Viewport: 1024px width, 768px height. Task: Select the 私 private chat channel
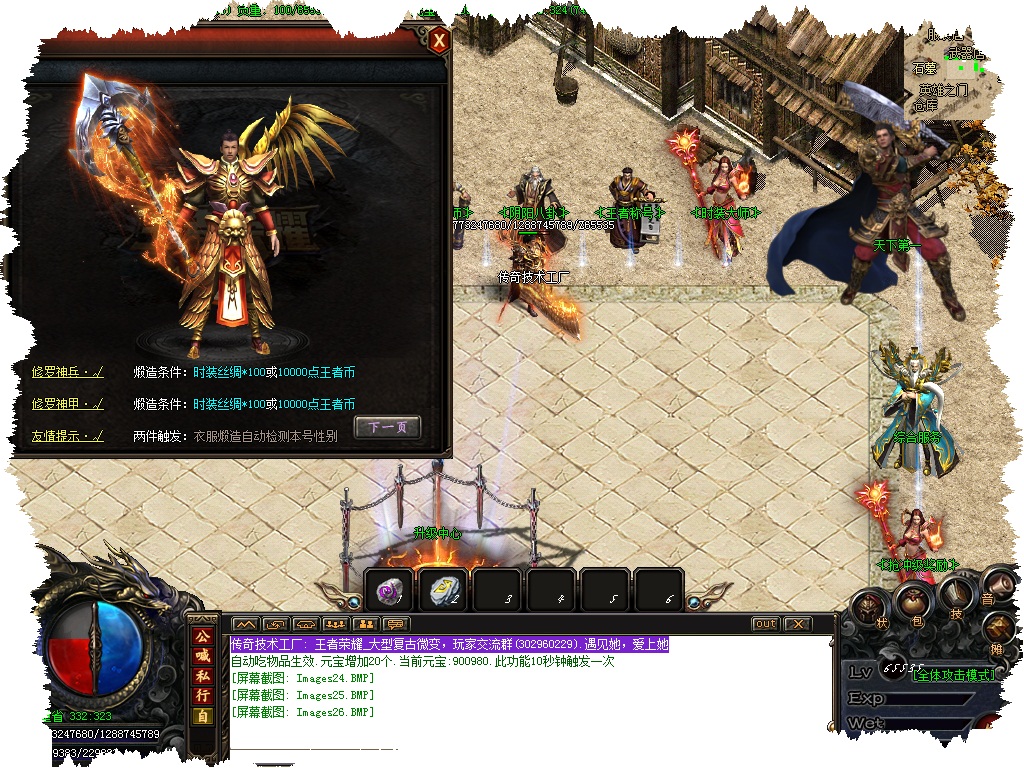[x=203, y=676]
